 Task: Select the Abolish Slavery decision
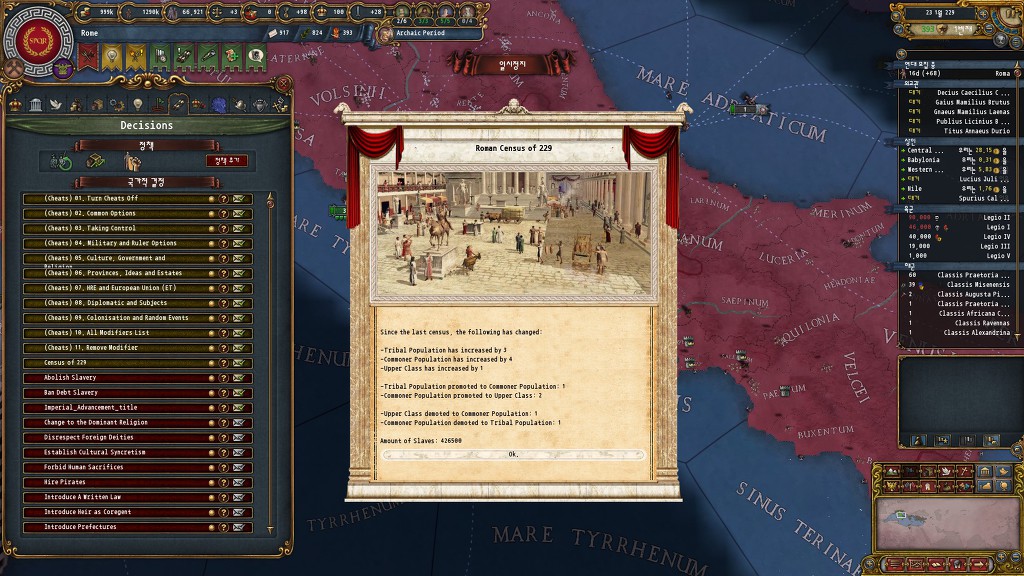point(115,378)
